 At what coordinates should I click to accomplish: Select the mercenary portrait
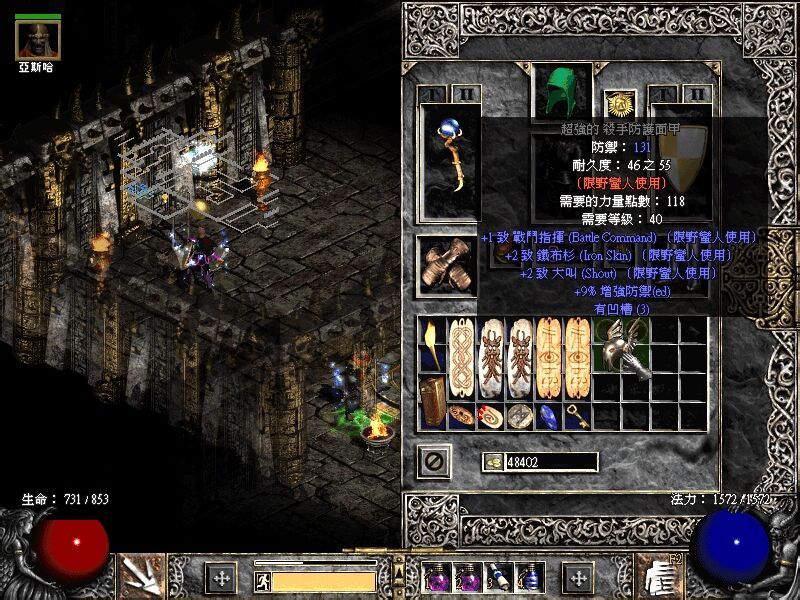[x=39, y=40]
